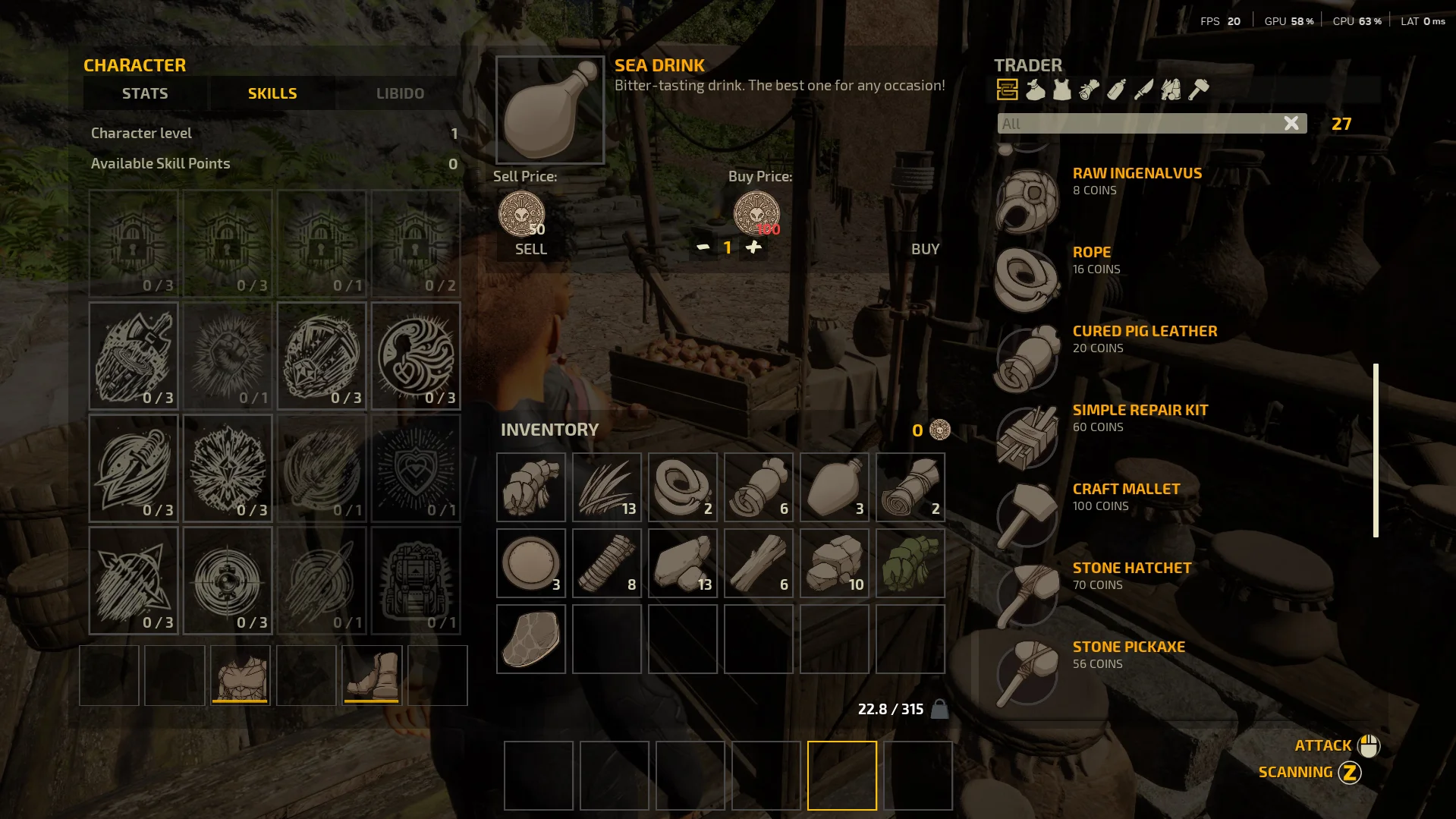The image size is (1456, 819).
Task: Filter trader goods by clothing vest icon
Action: [x=1062, y=90]
